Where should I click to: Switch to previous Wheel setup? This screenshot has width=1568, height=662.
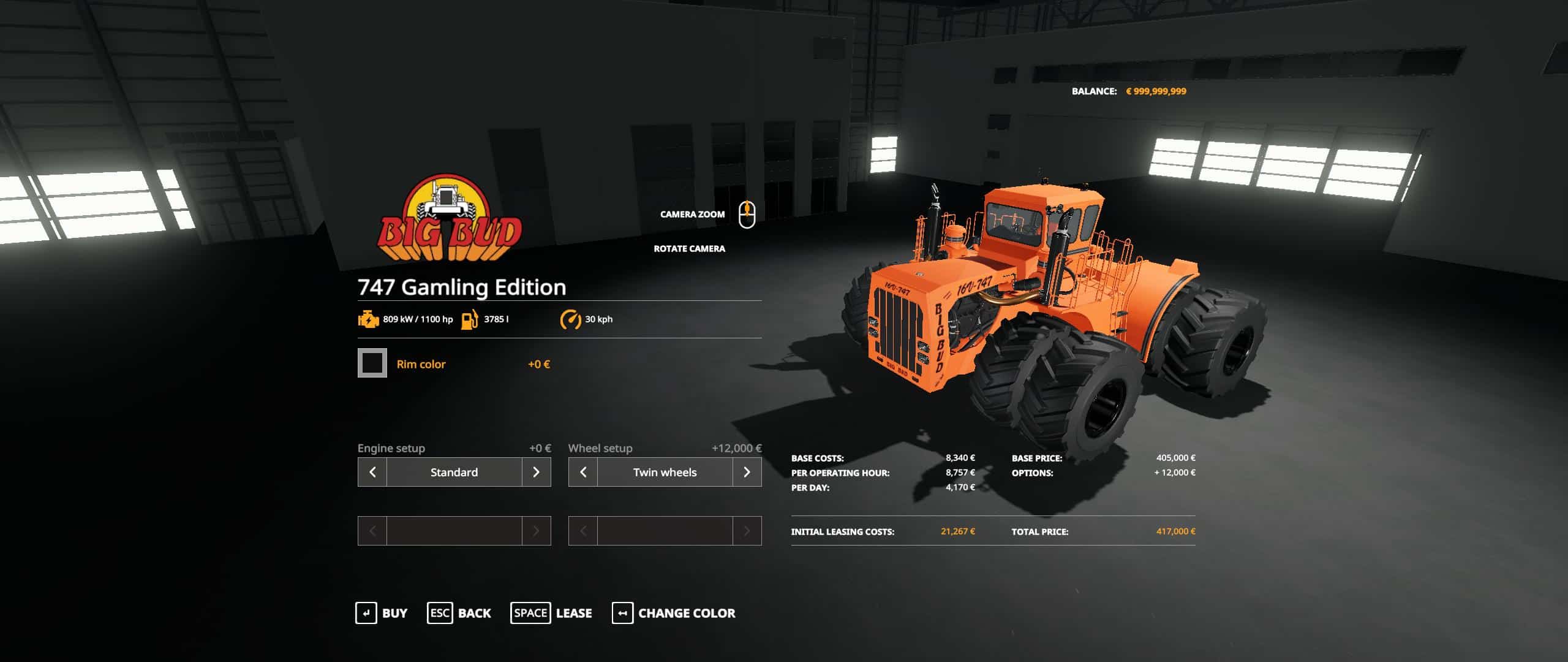coord(583,472)
